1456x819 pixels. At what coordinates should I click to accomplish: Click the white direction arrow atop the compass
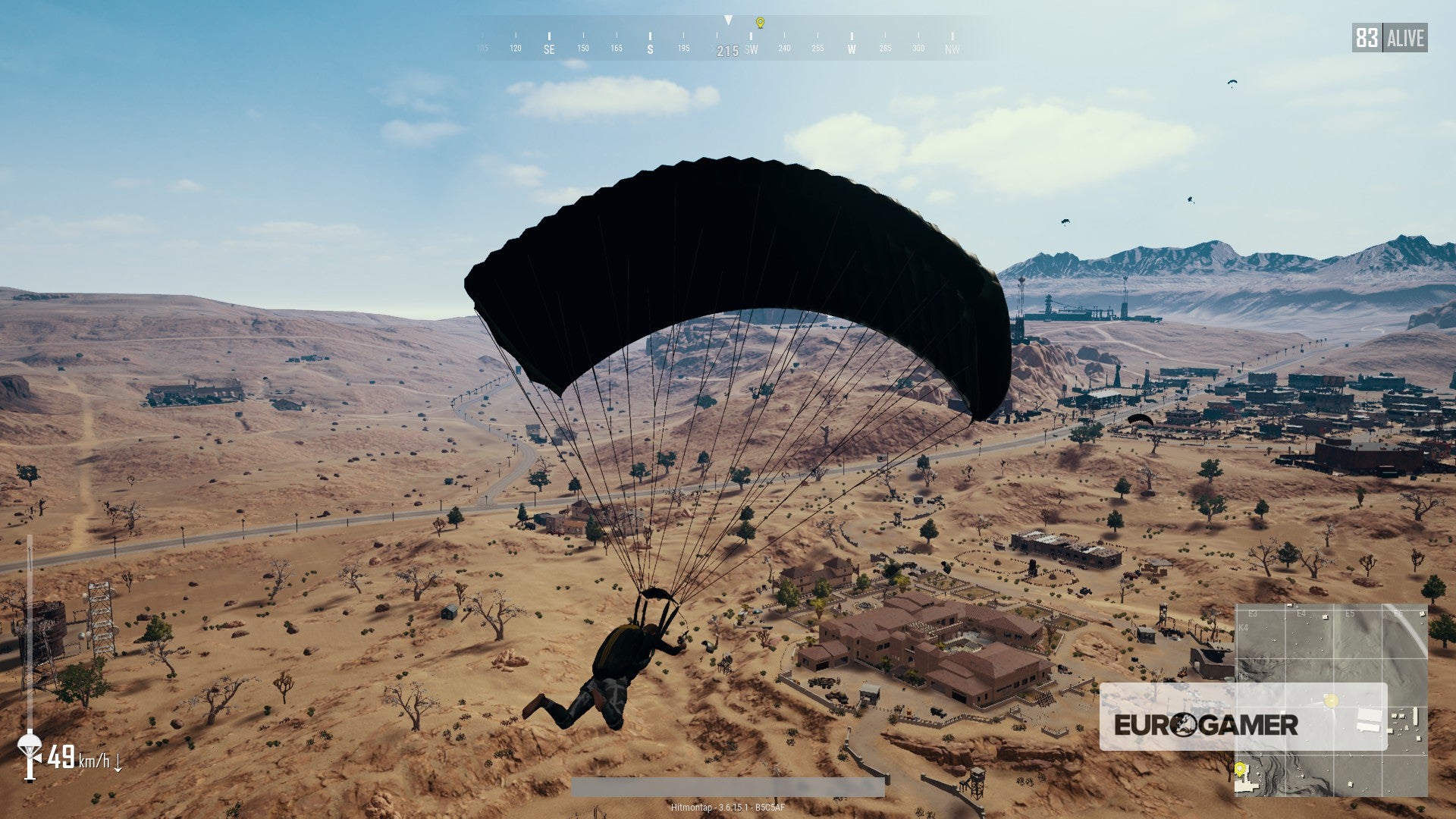point(729,20)
